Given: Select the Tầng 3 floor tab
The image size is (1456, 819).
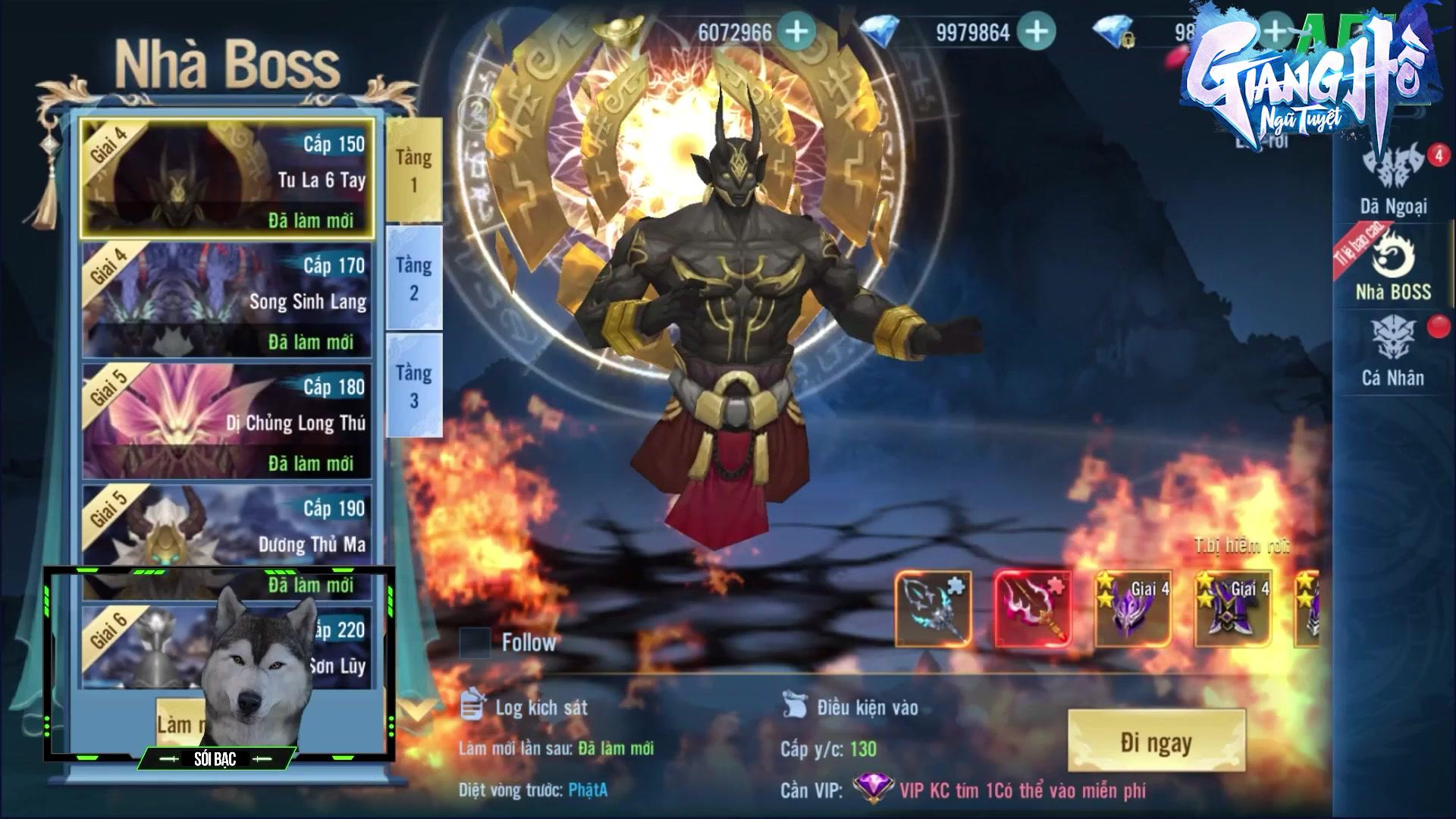Looking at the screenshot, I should click(413, 385).
